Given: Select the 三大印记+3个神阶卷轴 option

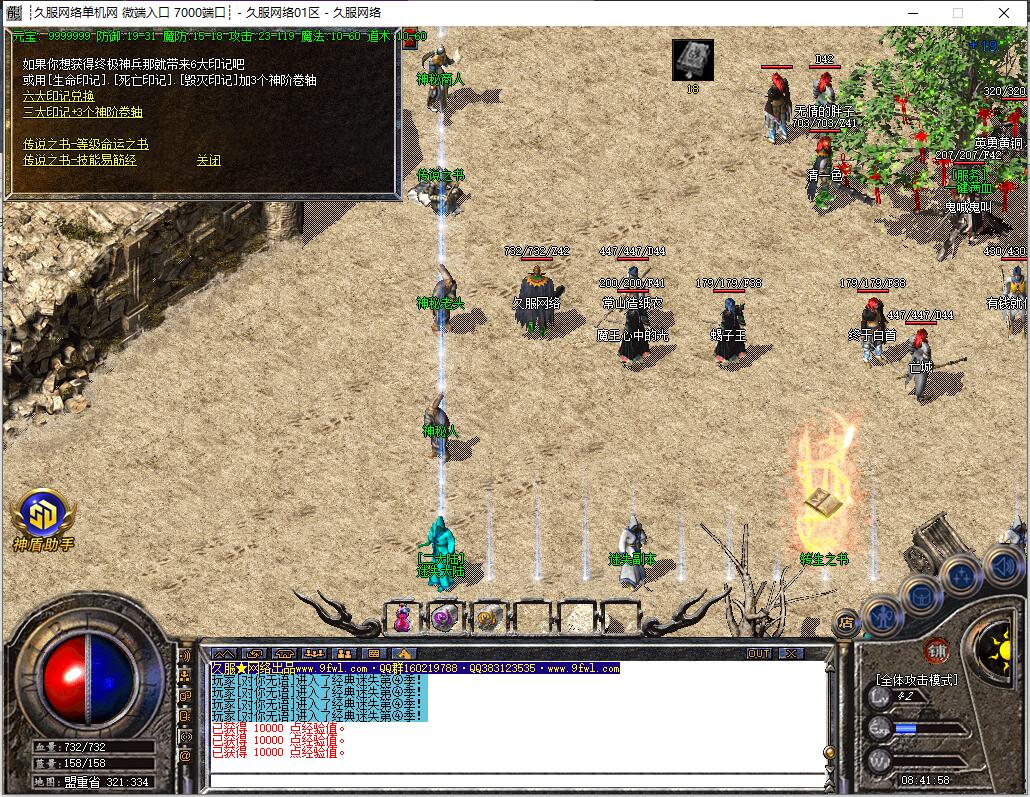Looking at the screenshot, I should [82, 112].
